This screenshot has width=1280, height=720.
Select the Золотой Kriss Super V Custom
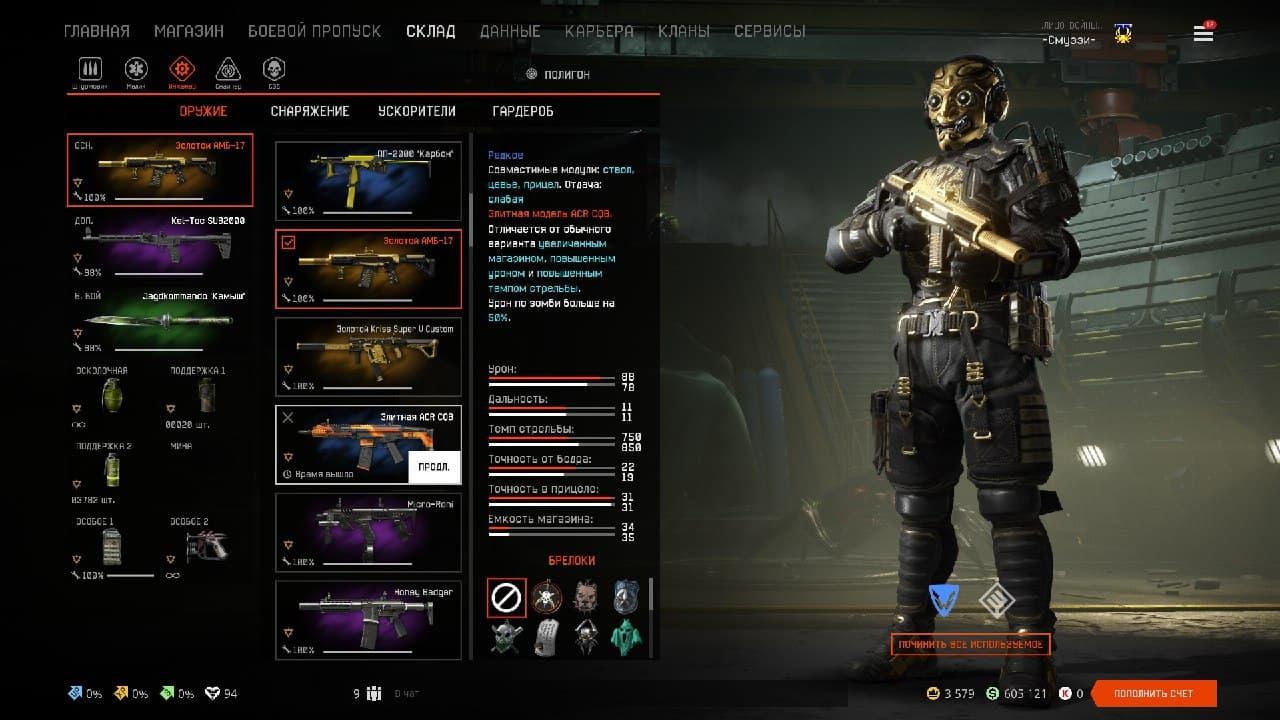coord(368,356)
